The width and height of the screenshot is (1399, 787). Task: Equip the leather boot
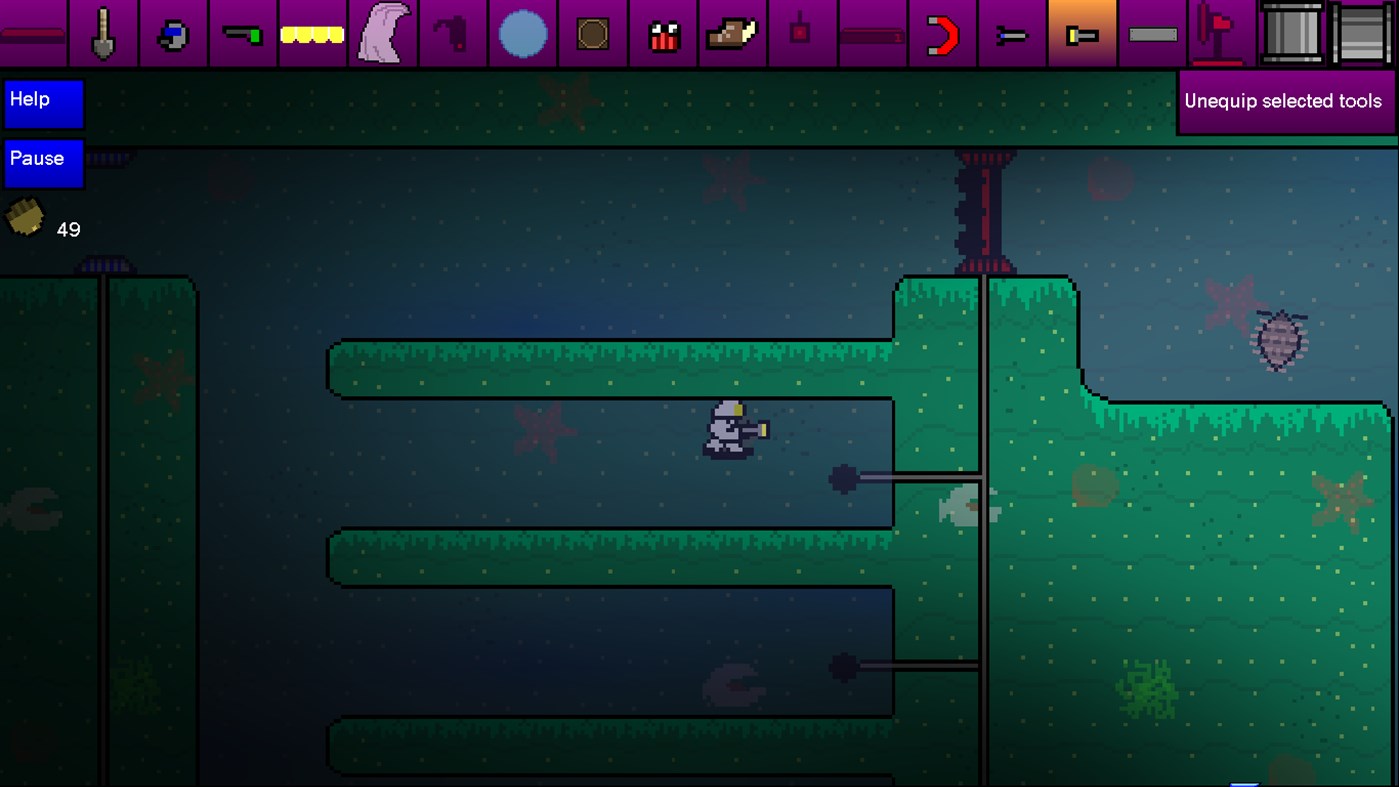[733, 32]
